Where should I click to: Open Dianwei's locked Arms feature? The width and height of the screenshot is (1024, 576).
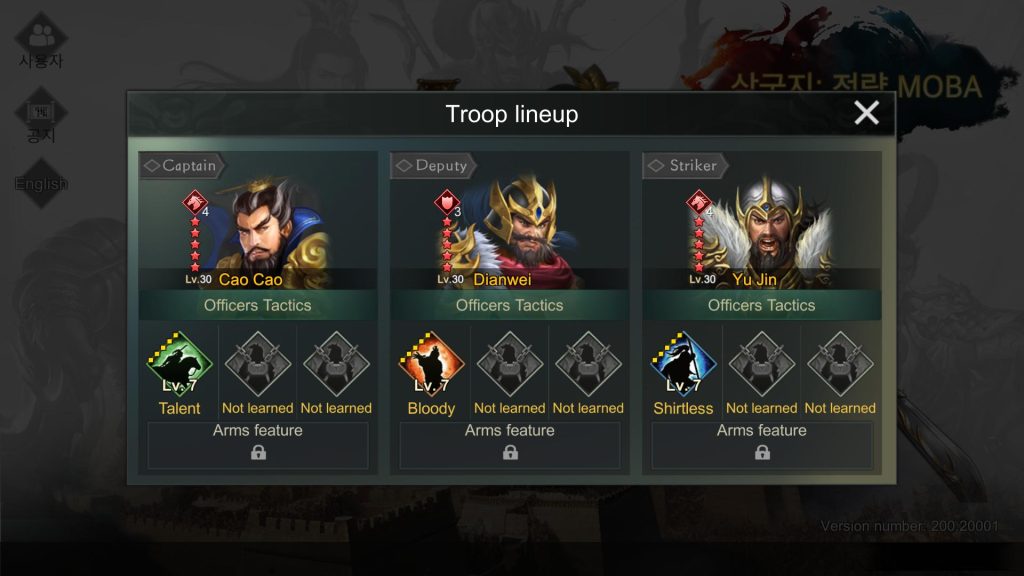point(510,445)
